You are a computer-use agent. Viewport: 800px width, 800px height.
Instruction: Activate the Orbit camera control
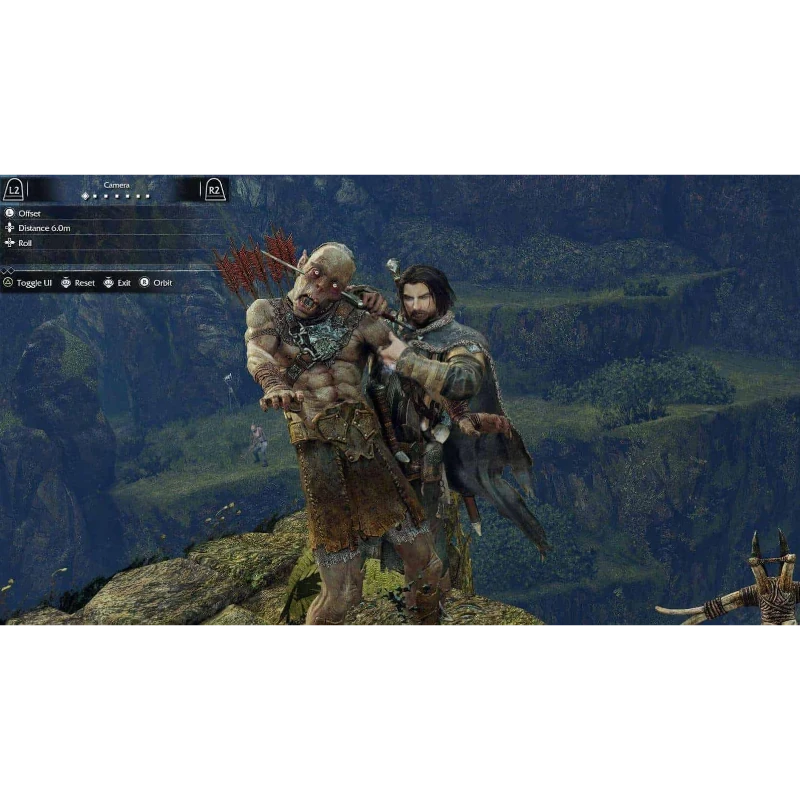[161, 283]
